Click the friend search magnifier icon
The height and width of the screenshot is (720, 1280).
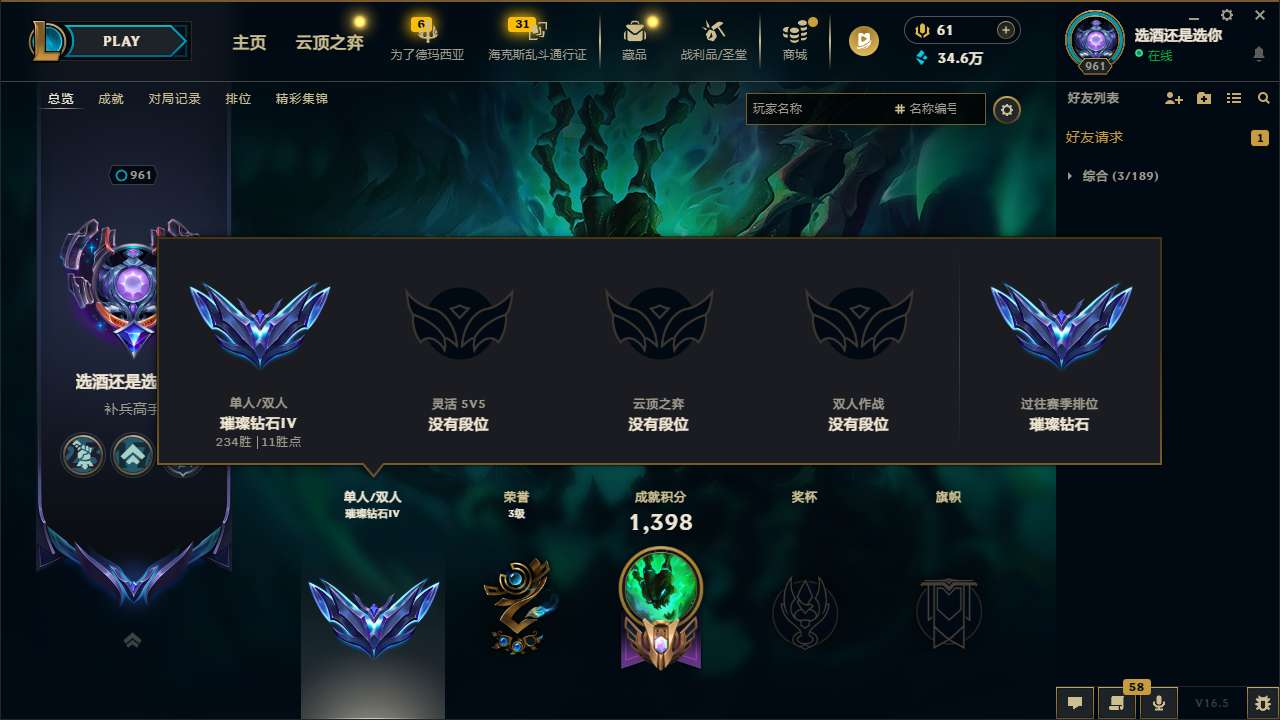pyautogui.click(x=1263, y=98)
